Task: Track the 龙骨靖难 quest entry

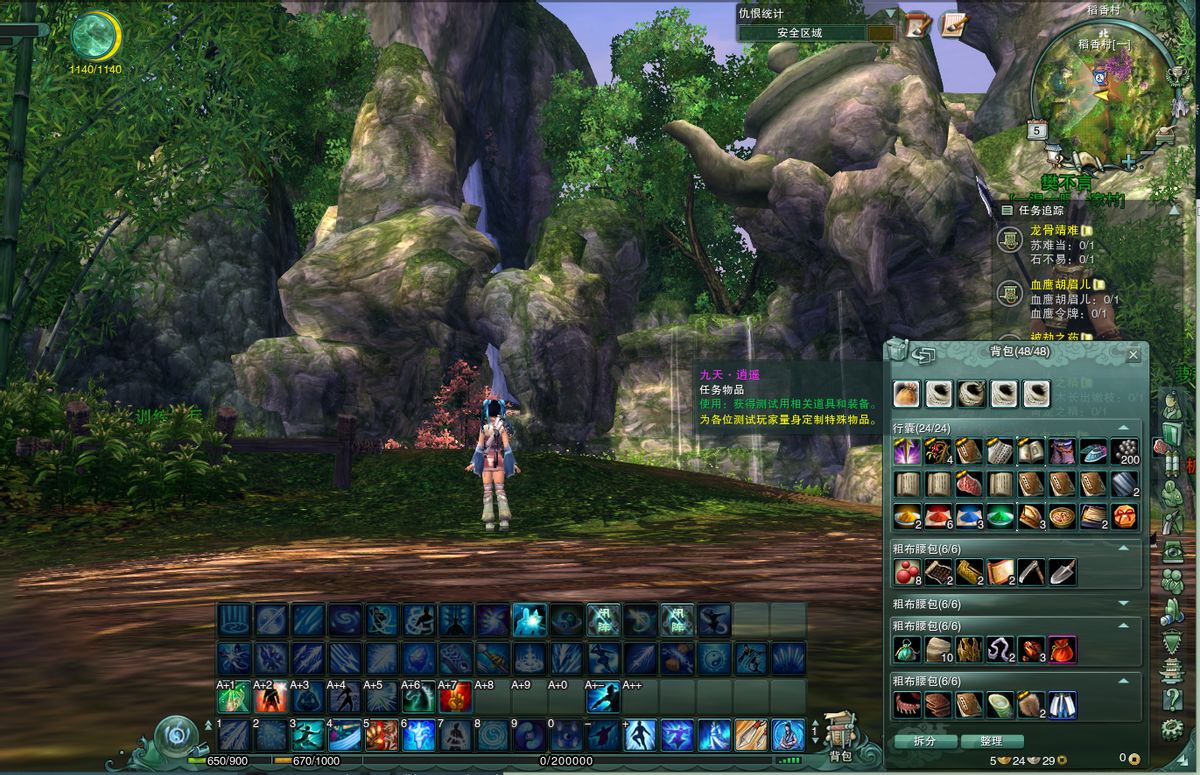Action: (x=1051, y=230)
